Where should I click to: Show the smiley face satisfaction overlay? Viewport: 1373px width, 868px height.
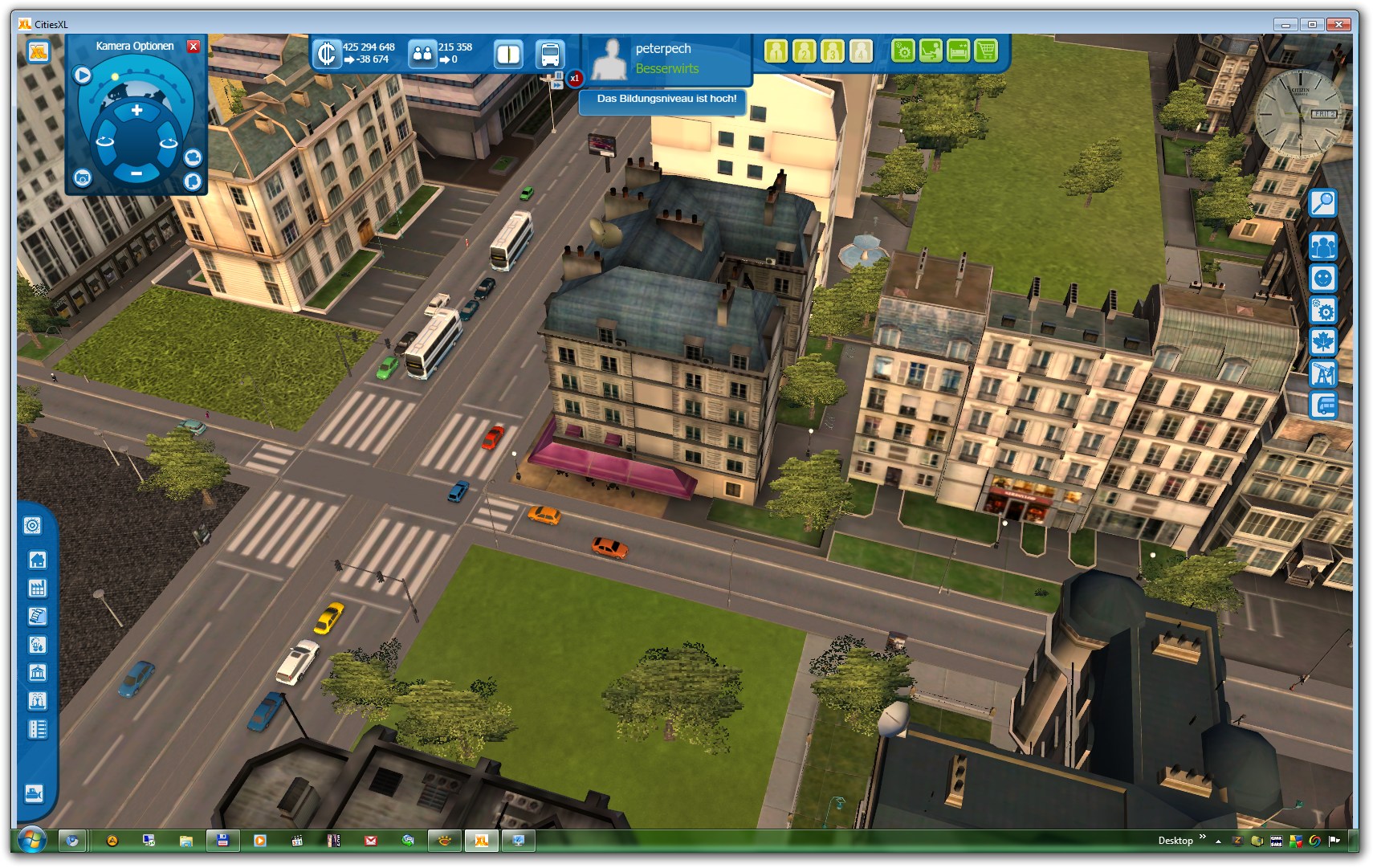point(1322,279)
